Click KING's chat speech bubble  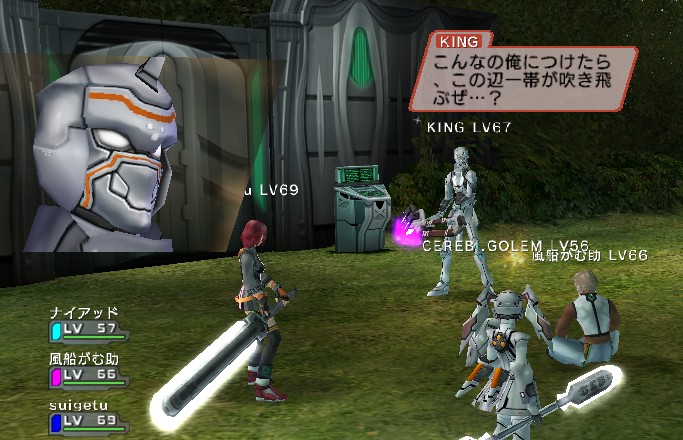click(x=522, y=76)
